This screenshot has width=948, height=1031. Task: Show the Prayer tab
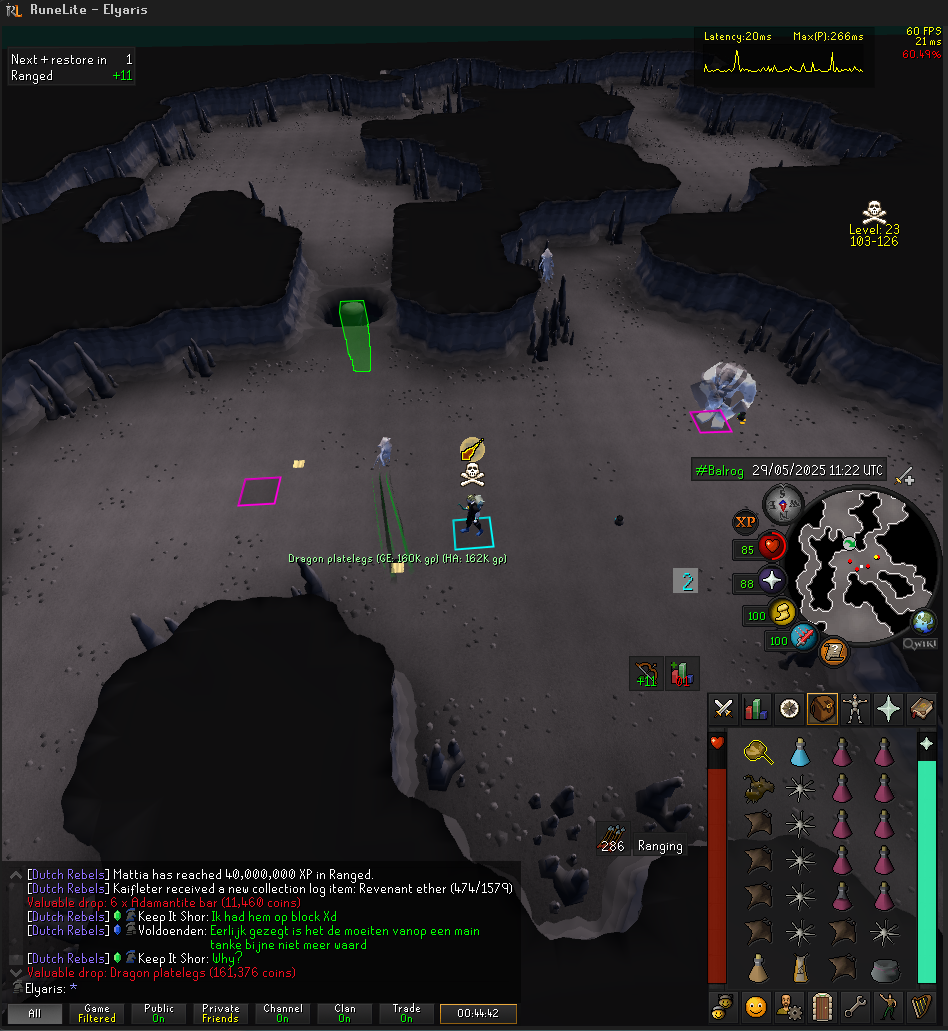888,709
